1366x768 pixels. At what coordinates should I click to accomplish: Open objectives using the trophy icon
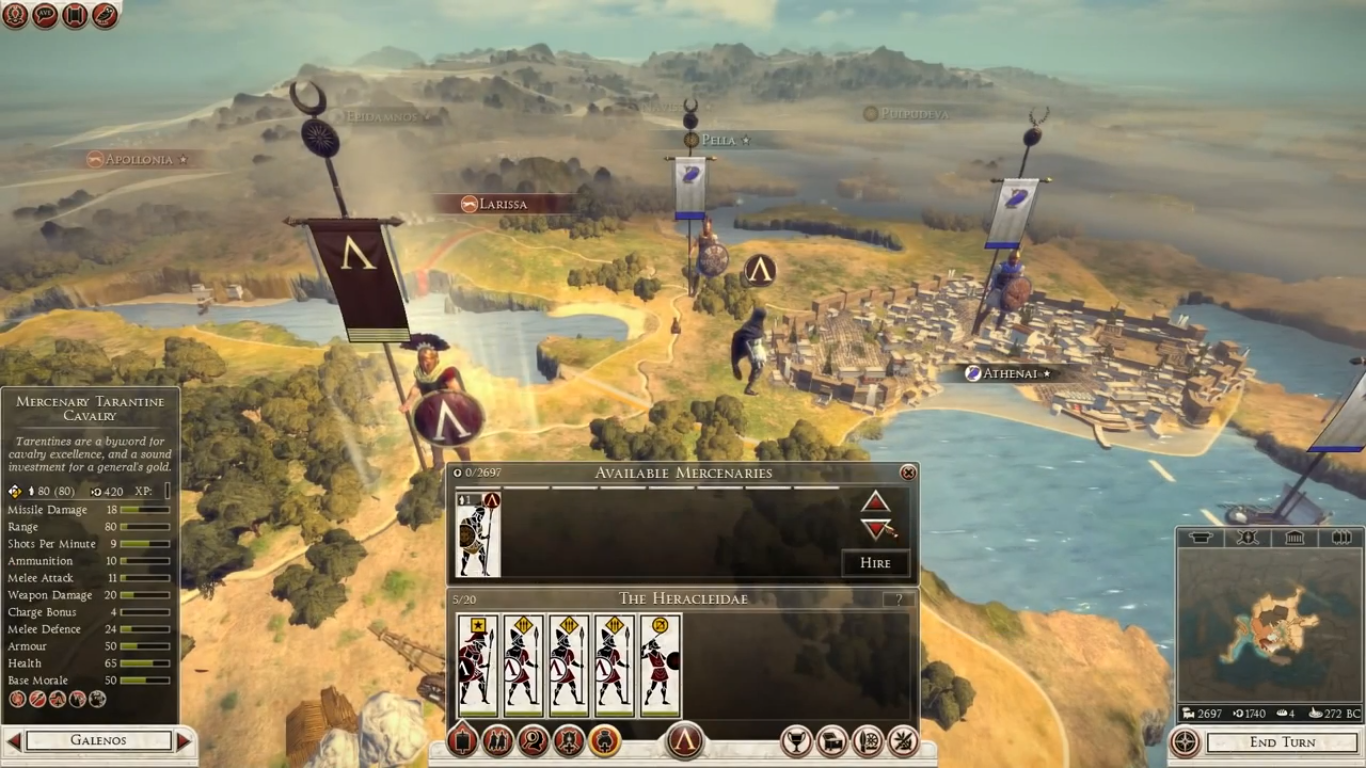click(795, 742)
